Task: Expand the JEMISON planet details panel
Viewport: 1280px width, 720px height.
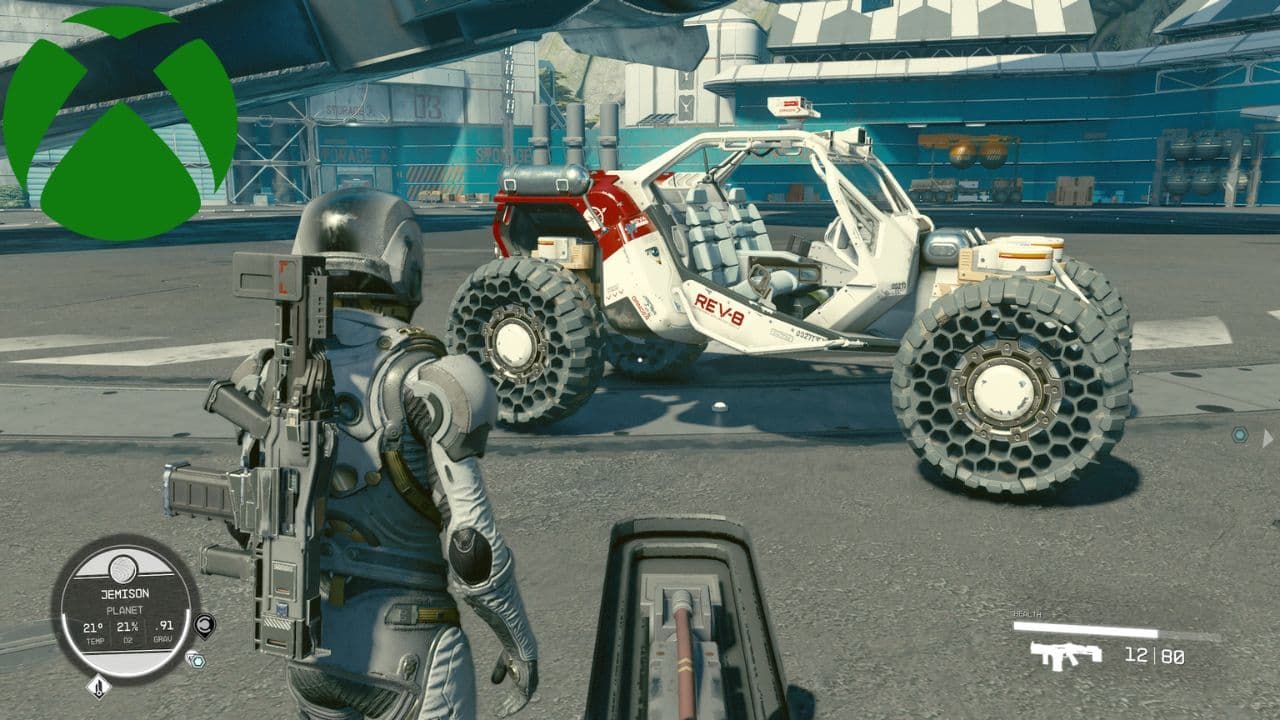Action: tap(126, 592)
